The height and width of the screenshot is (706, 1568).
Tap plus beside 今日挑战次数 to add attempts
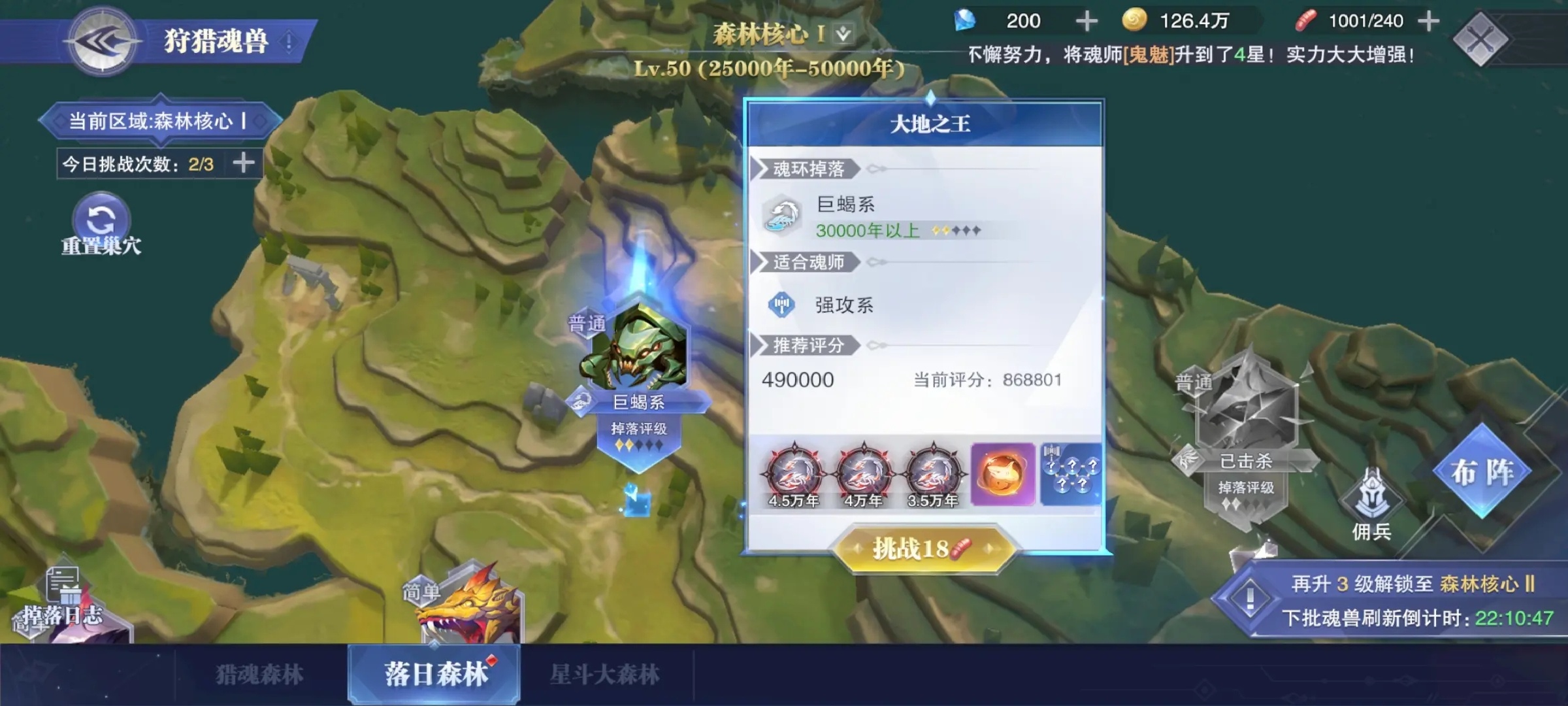(x=242, y=164)
